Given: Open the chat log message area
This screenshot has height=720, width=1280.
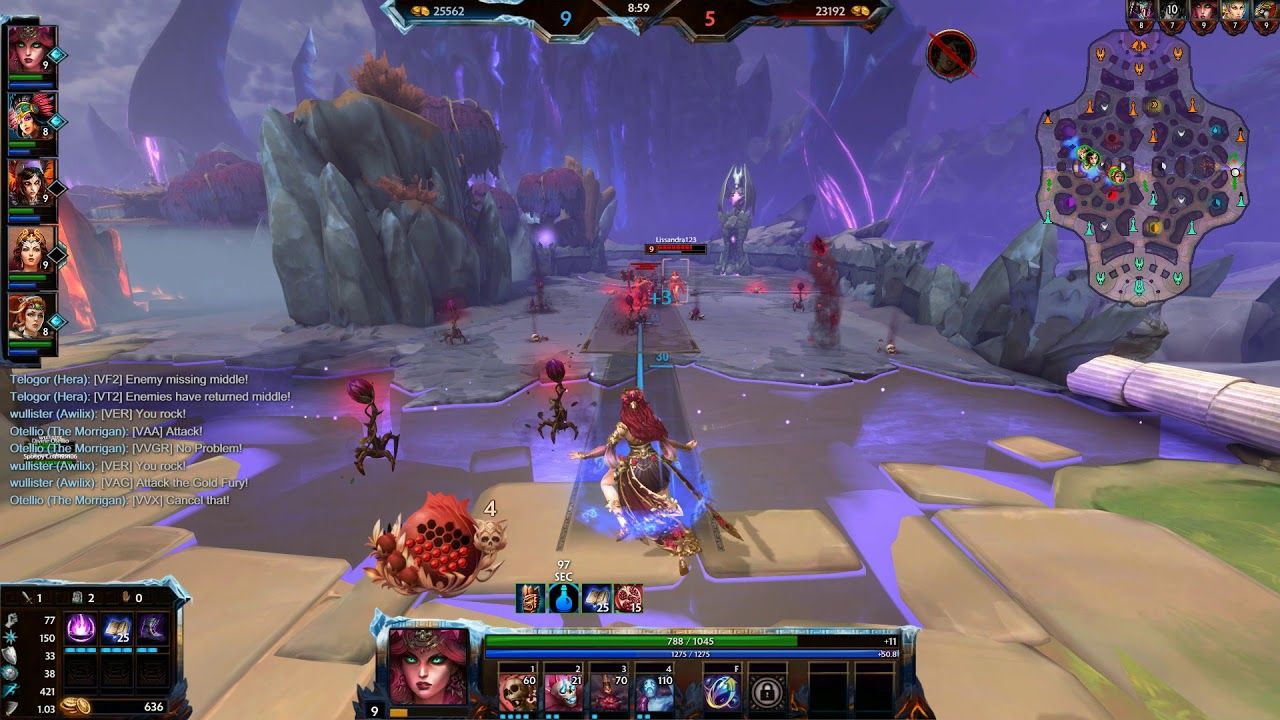Looking at the screenshot, I should (x=130, y=440).
